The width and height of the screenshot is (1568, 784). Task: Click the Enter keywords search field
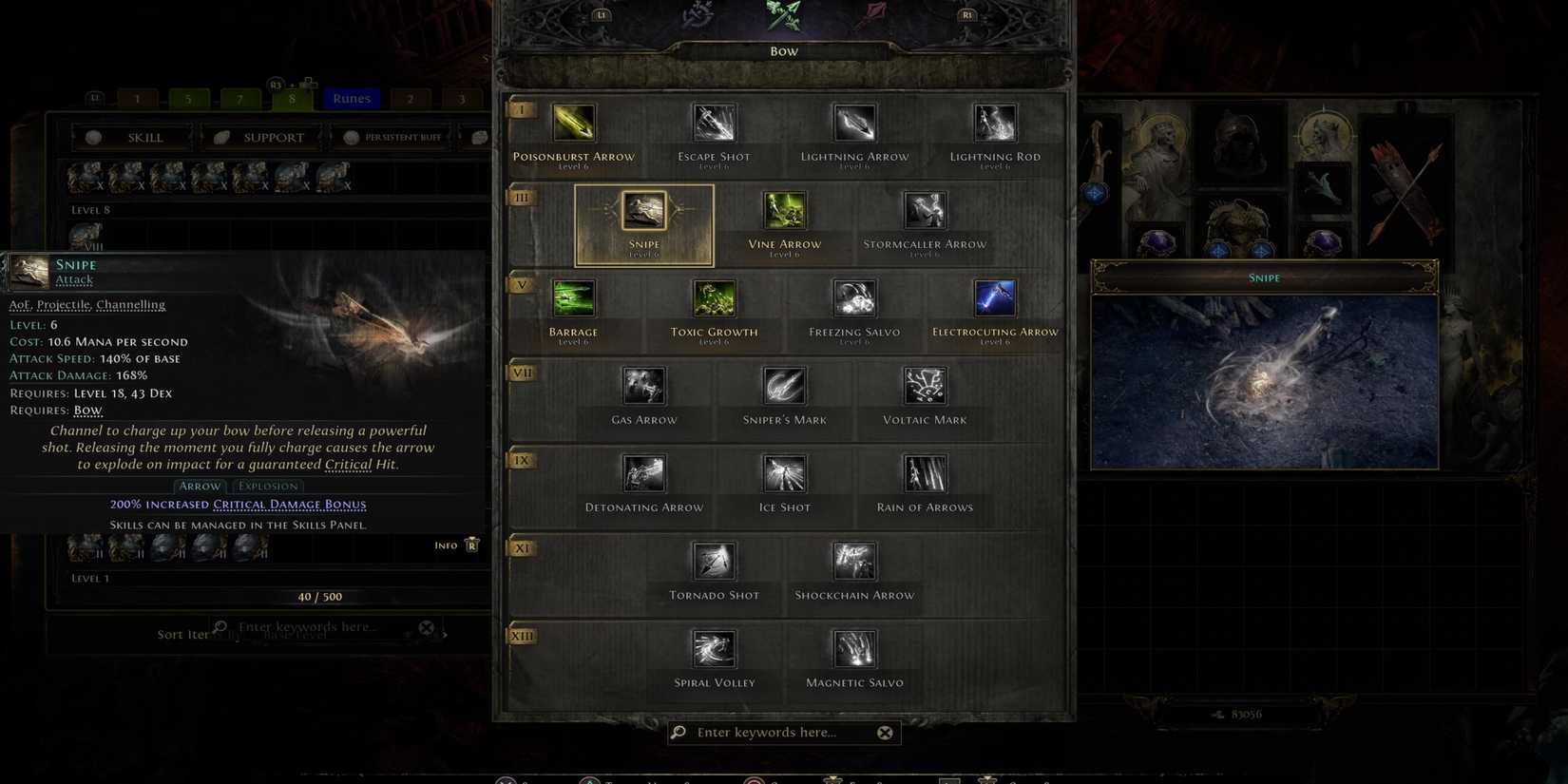pyautogui.click(x=781, y=732)
